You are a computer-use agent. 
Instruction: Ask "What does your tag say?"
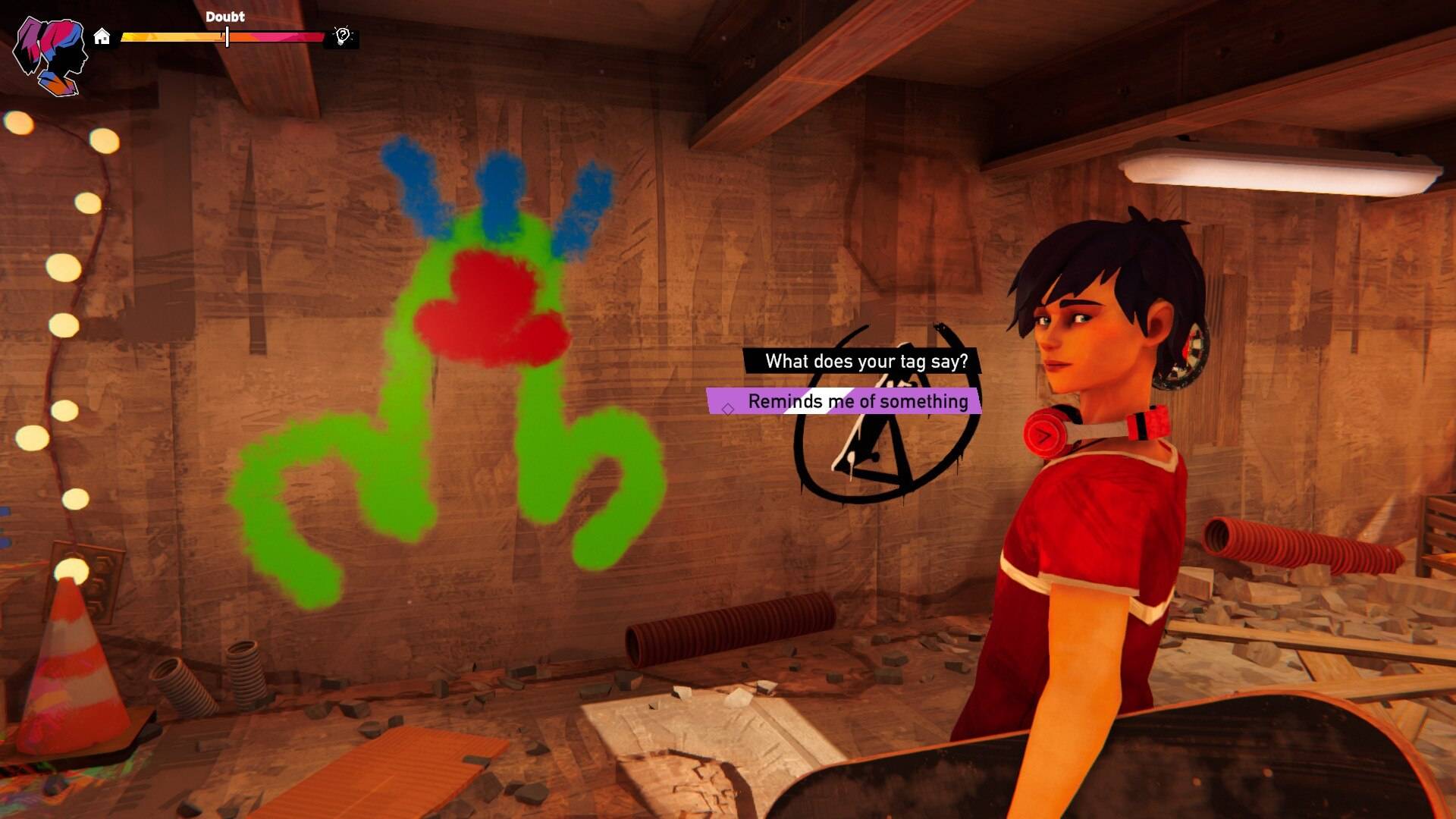[865, 361]
